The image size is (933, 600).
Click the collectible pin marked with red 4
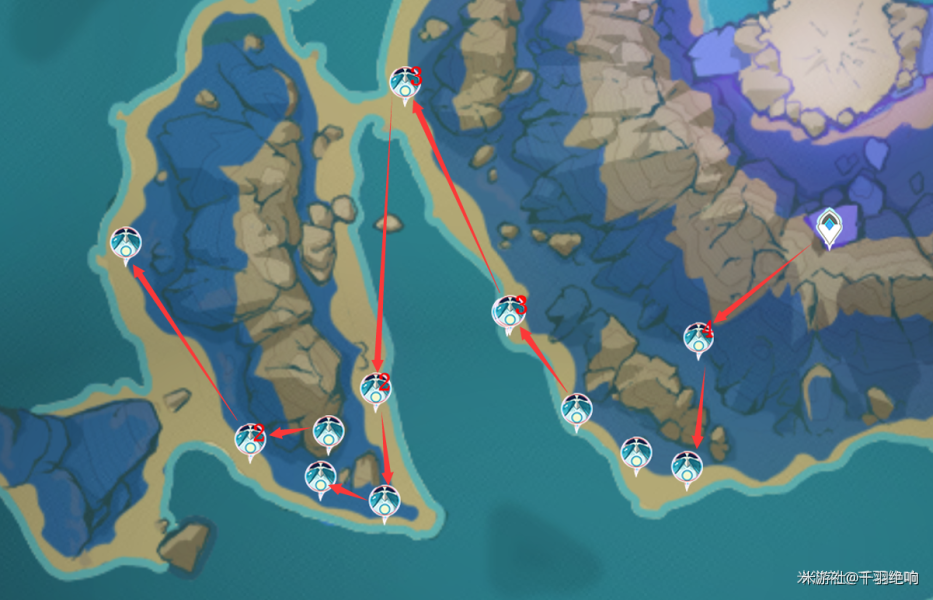pos(698,339)
